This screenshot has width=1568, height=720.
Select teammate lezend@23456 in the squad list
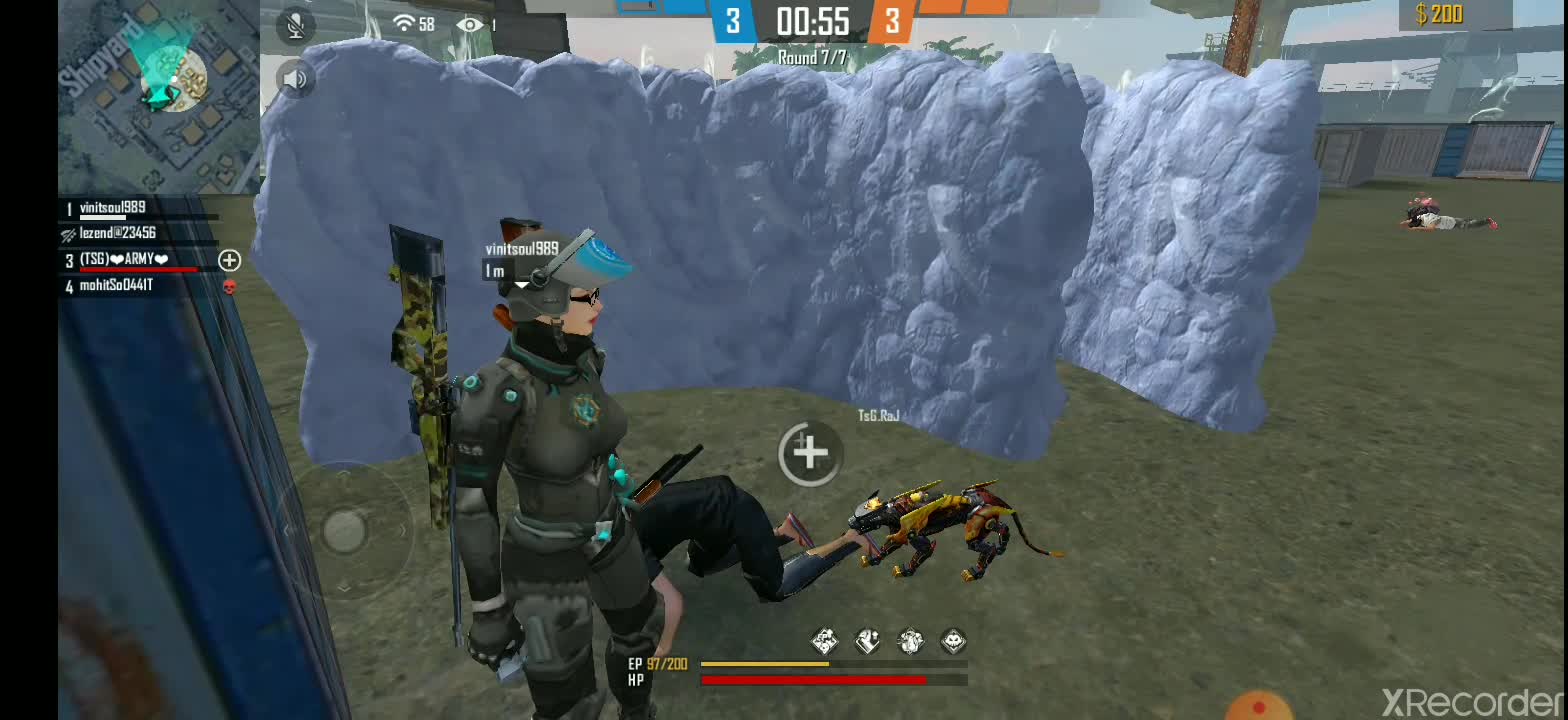tap(117, 233)
